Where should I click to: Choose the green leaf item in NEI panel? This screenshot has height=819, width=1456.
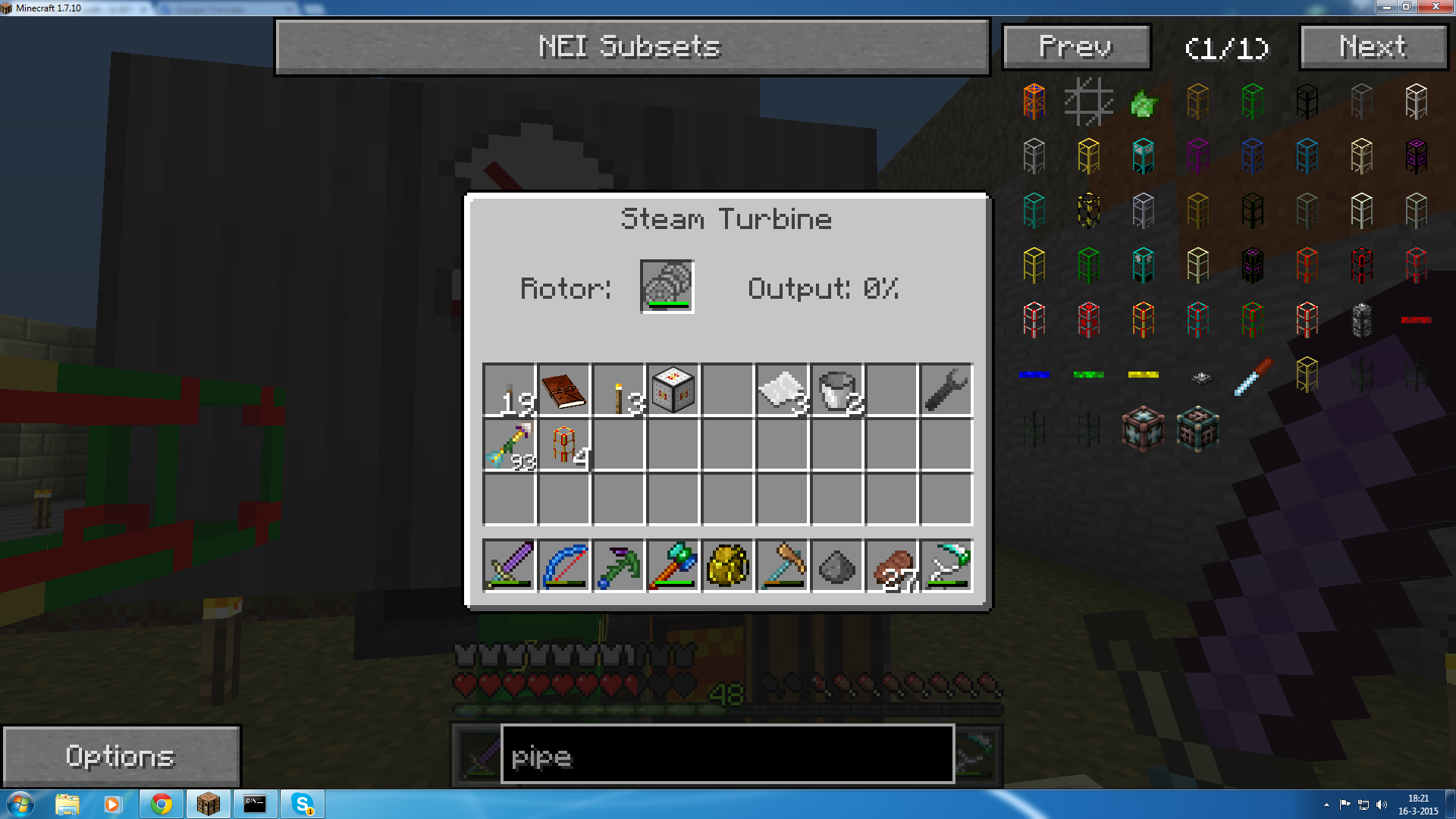1143,102
